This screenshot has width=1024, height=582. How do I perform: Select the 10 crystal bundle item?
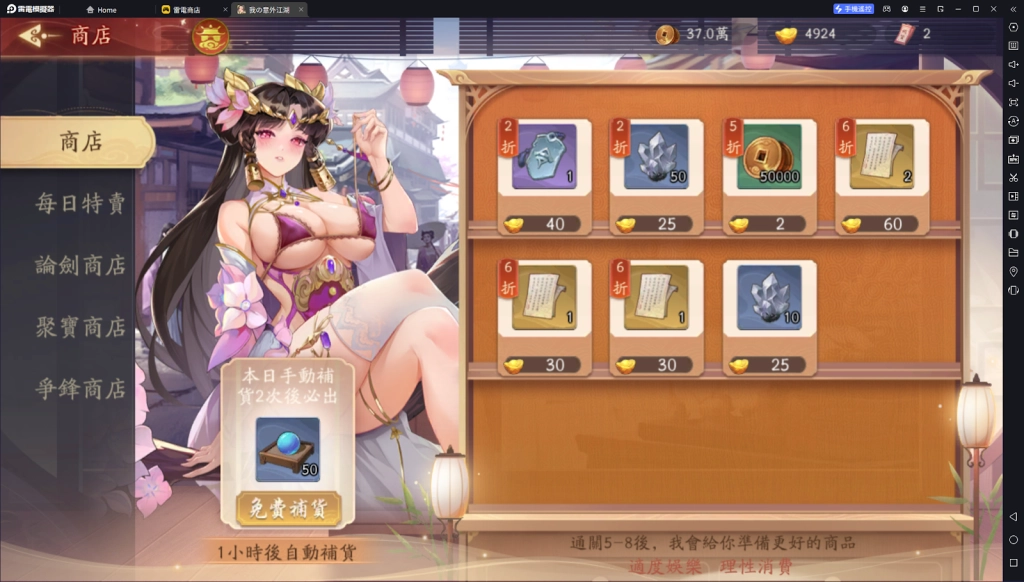[770, 317]
